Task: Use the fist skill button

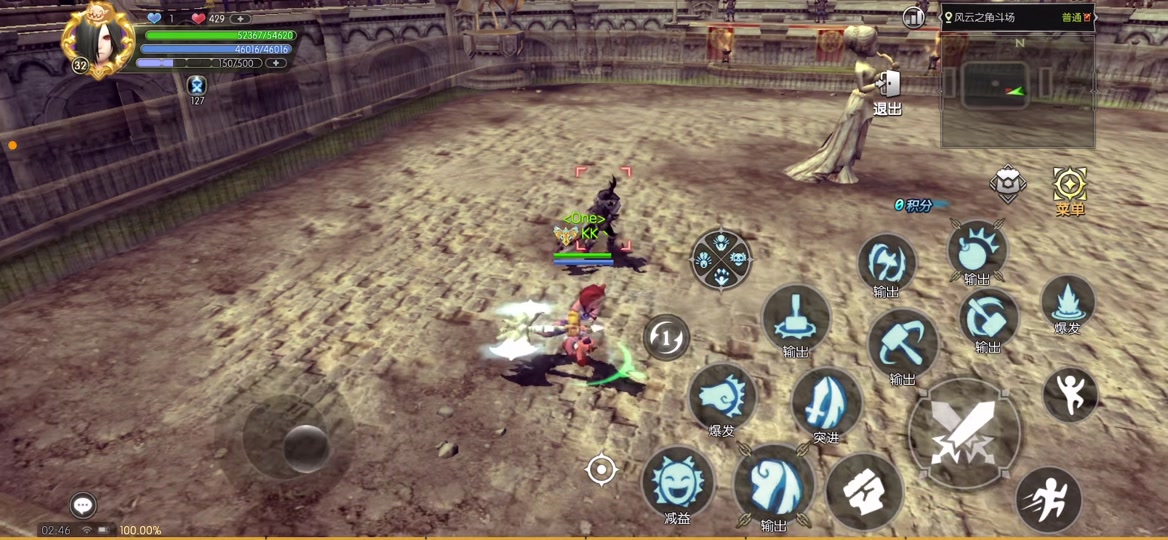Action: [x=864, y=490]
